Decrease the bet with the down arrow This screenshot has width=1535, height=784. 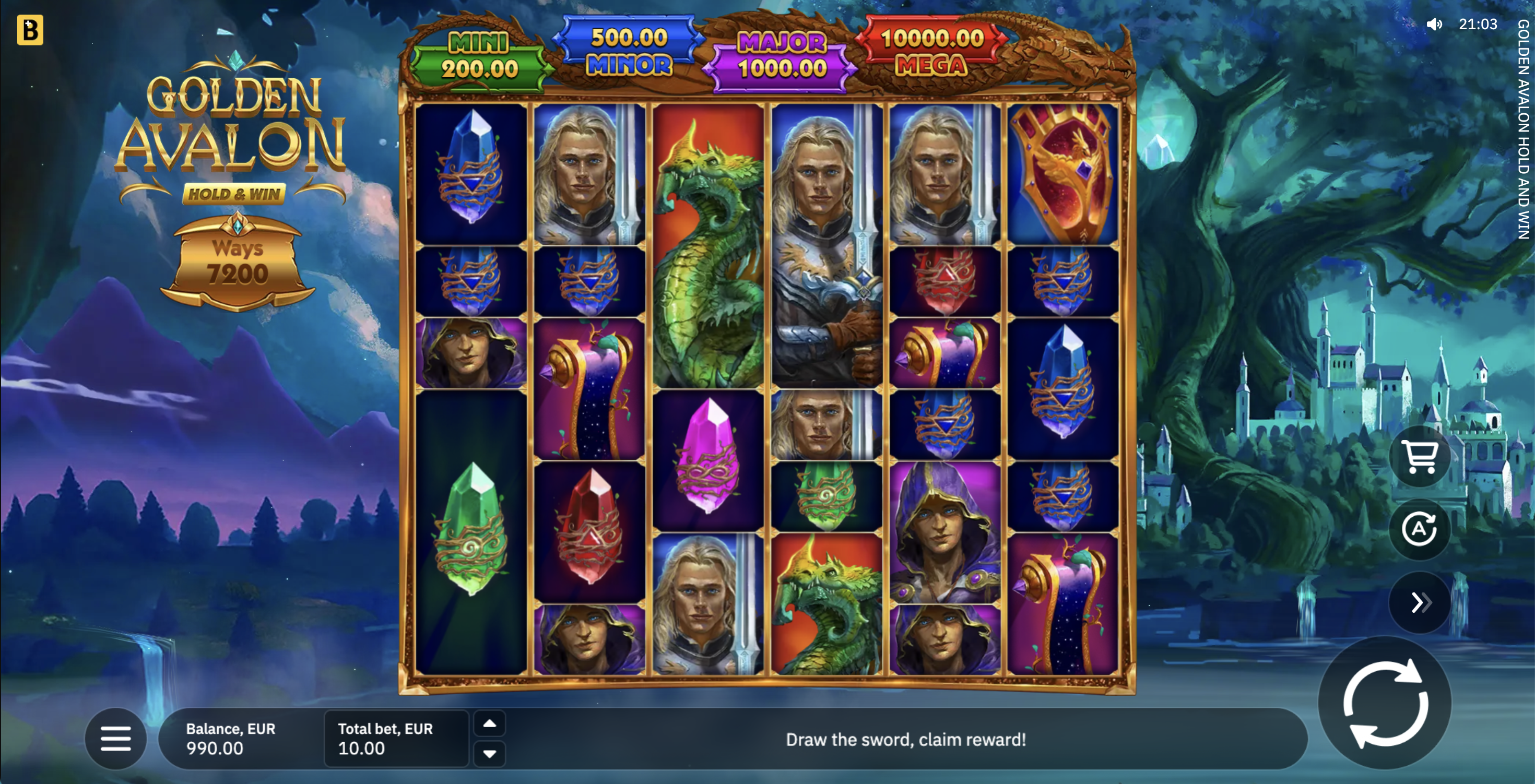pos(489,754)
